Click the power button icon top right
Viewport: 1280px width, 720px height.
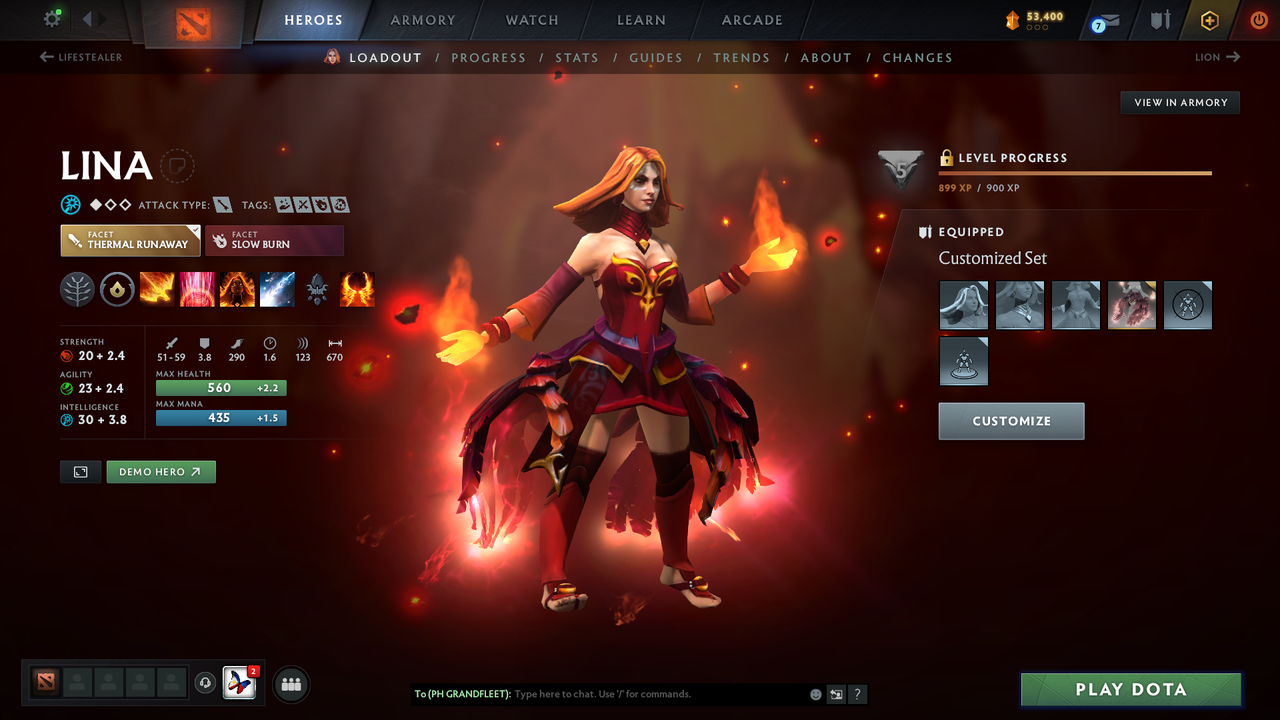pos(1259,20)
